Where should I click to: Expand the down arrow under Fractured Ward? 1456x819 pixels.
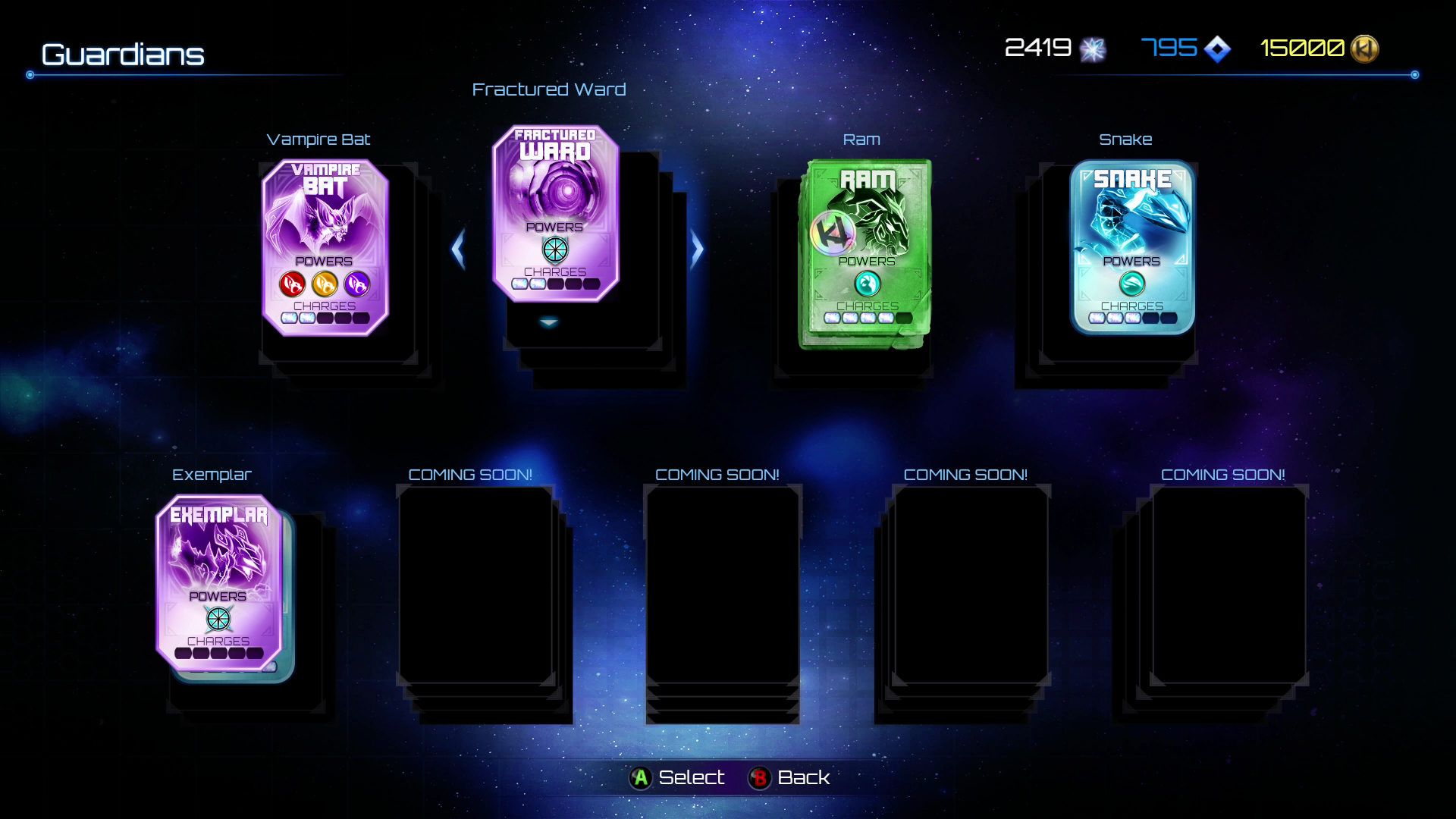(x=548, y=322)
